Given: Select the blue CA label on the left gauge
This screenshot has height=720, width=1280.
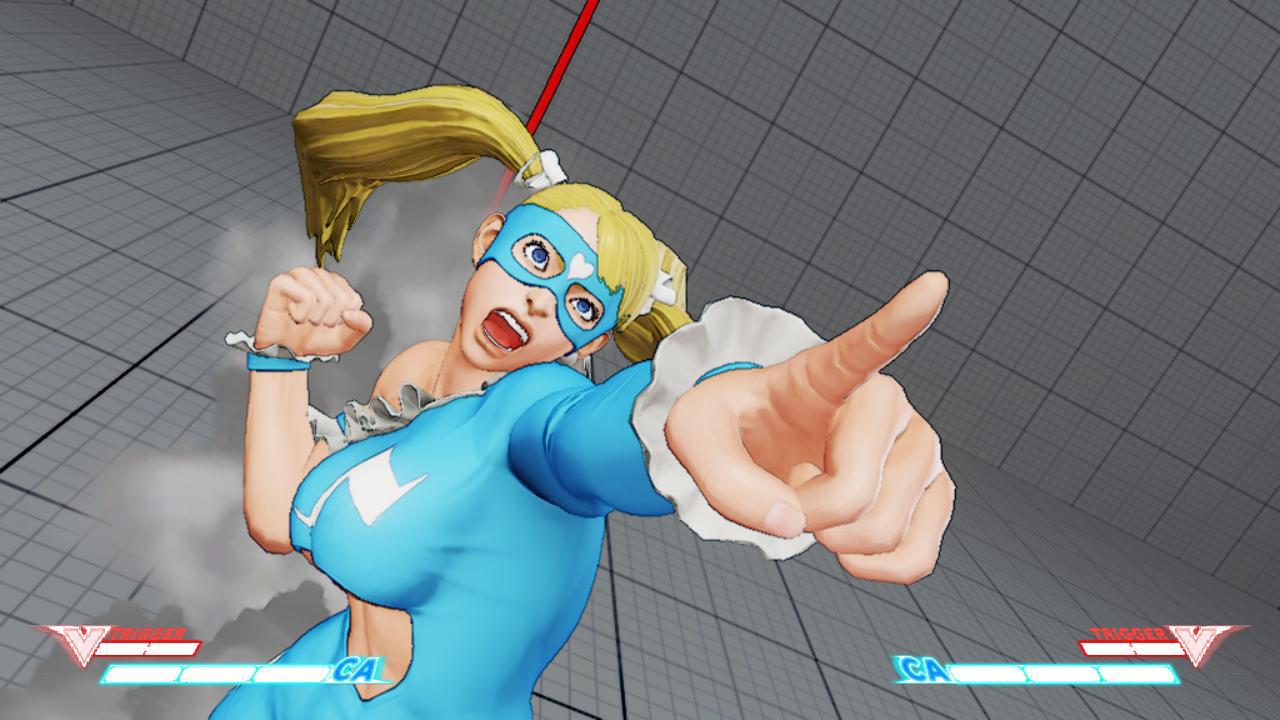Looking at the screenshot, I should tap(355, 672).
